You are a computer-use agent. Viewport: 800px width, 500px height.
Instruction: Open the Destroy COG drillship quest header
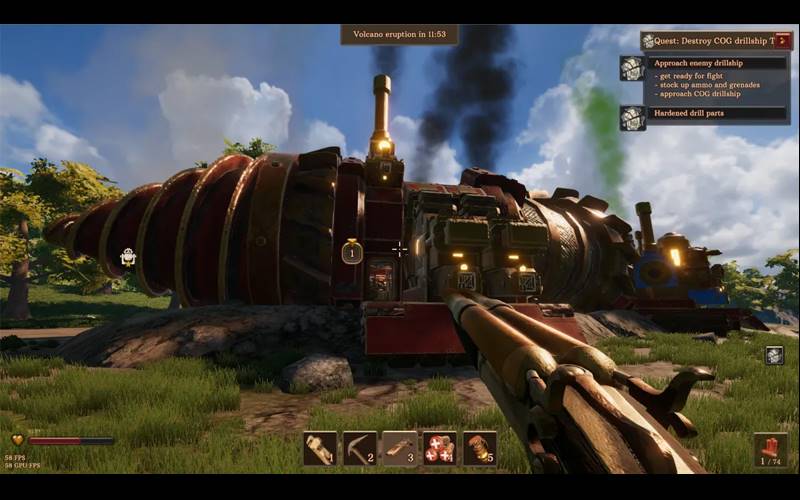click(708, 41)
